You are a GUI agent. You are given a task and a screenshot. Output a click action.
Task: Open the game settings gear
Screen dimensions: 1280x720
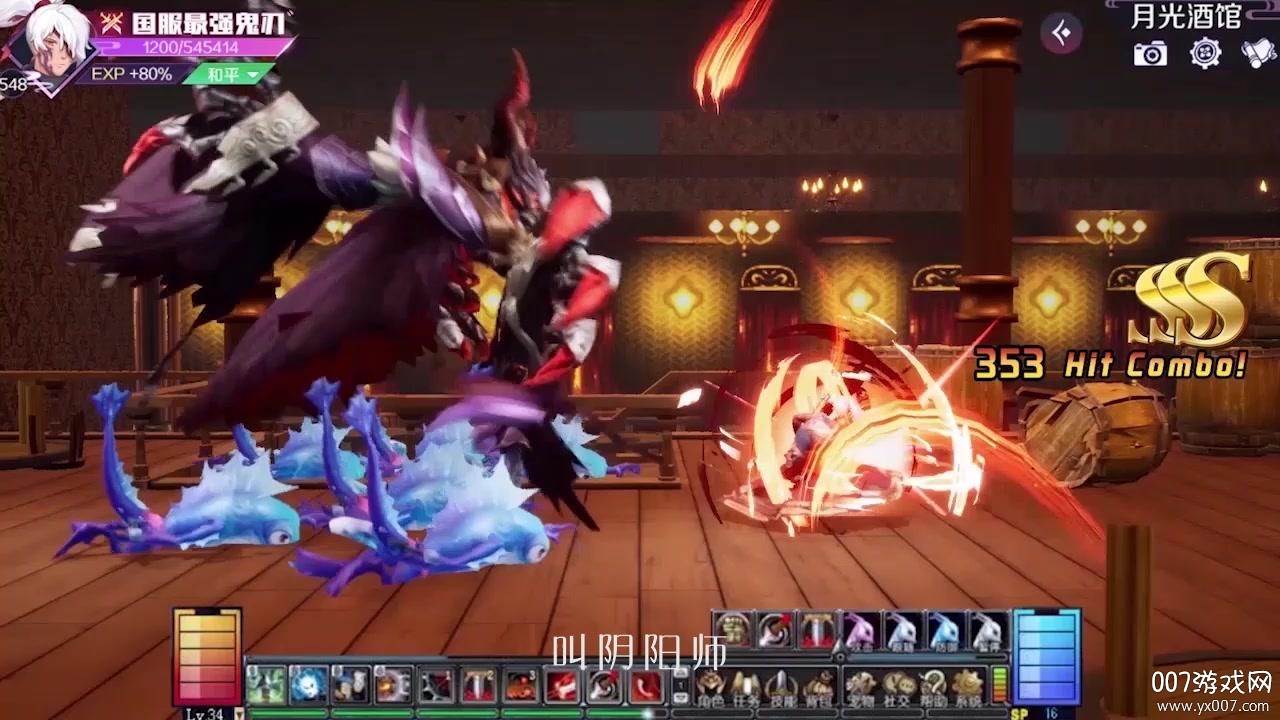tap(1205, 53)
